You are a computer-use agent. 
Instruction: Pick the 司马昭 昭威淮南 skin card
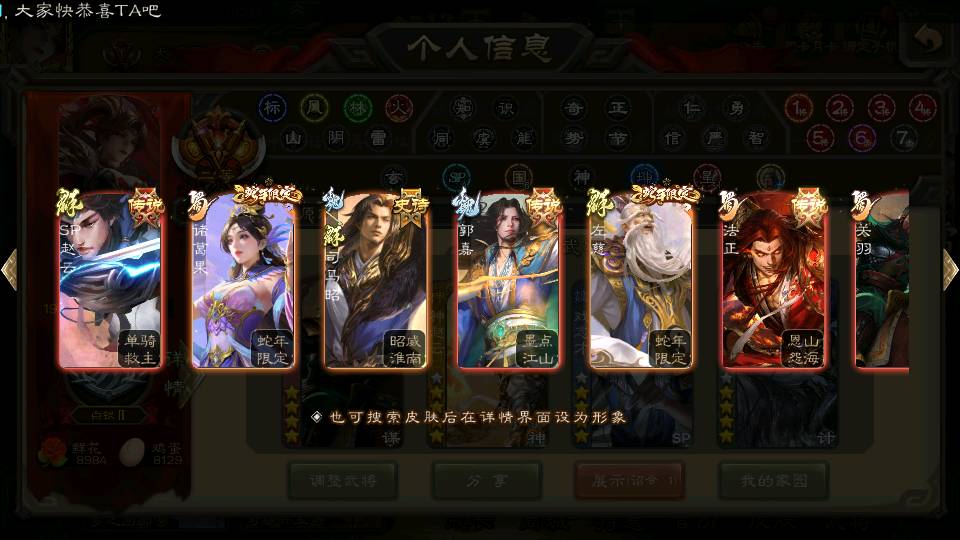click(x=376, y=280)
